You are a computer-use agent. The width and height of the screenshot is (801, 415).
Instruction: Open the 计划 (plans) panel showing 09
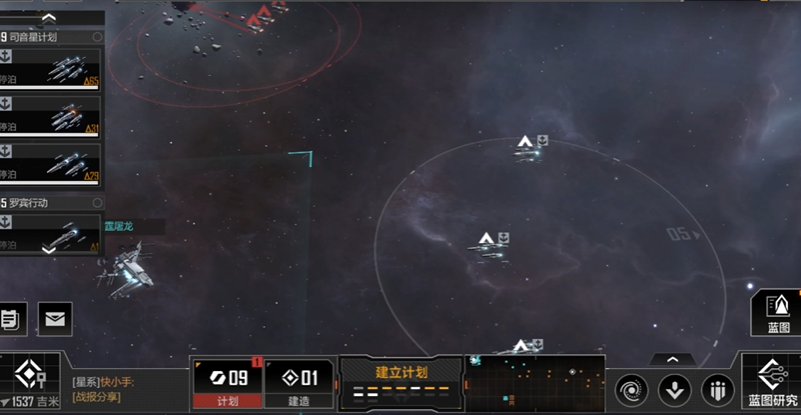click(x=226, y=384)
